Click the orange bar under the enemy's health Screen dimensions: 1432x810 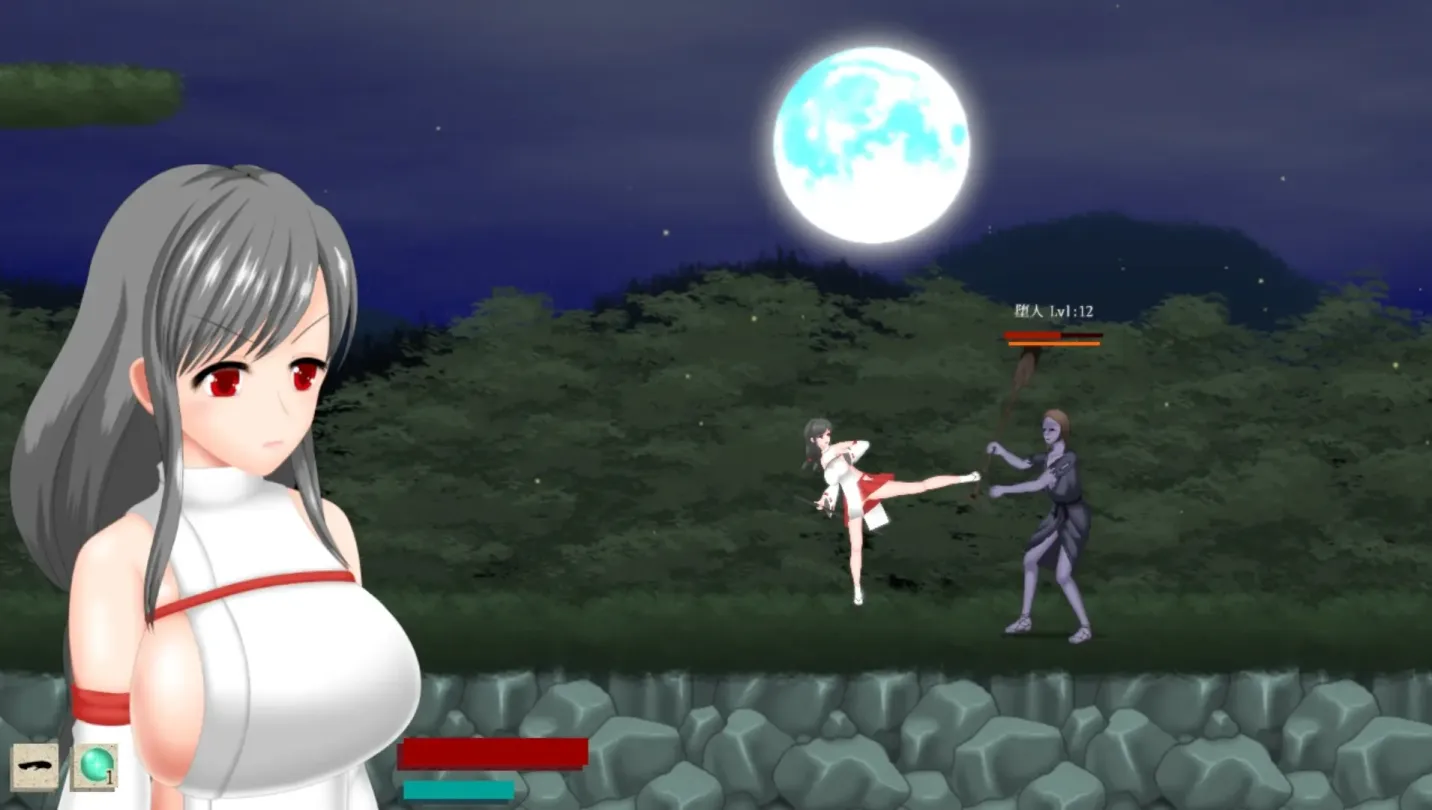click(x=1052, y=346)
